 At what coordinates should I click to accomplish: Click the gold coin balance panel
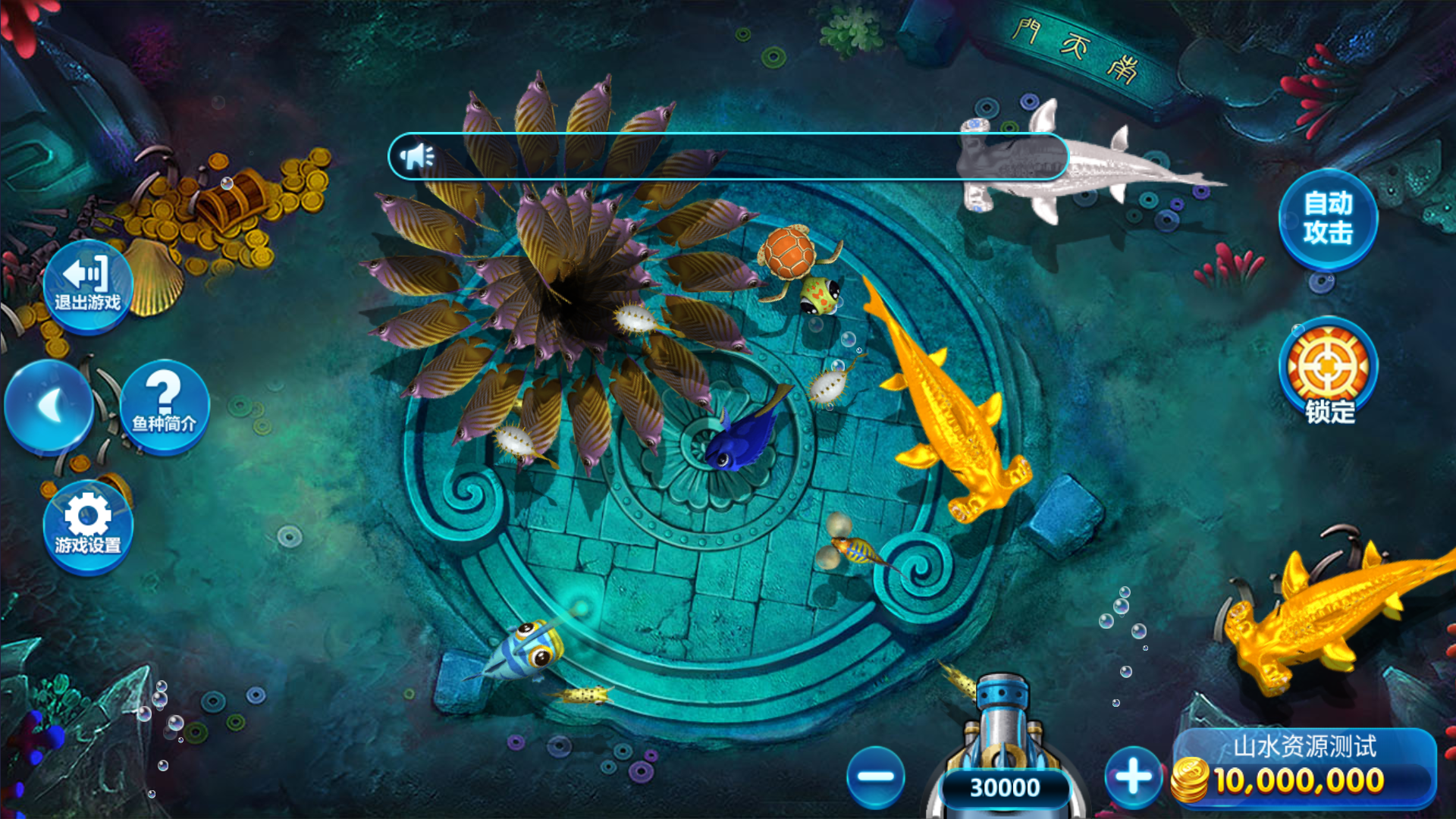(1304, 769)
